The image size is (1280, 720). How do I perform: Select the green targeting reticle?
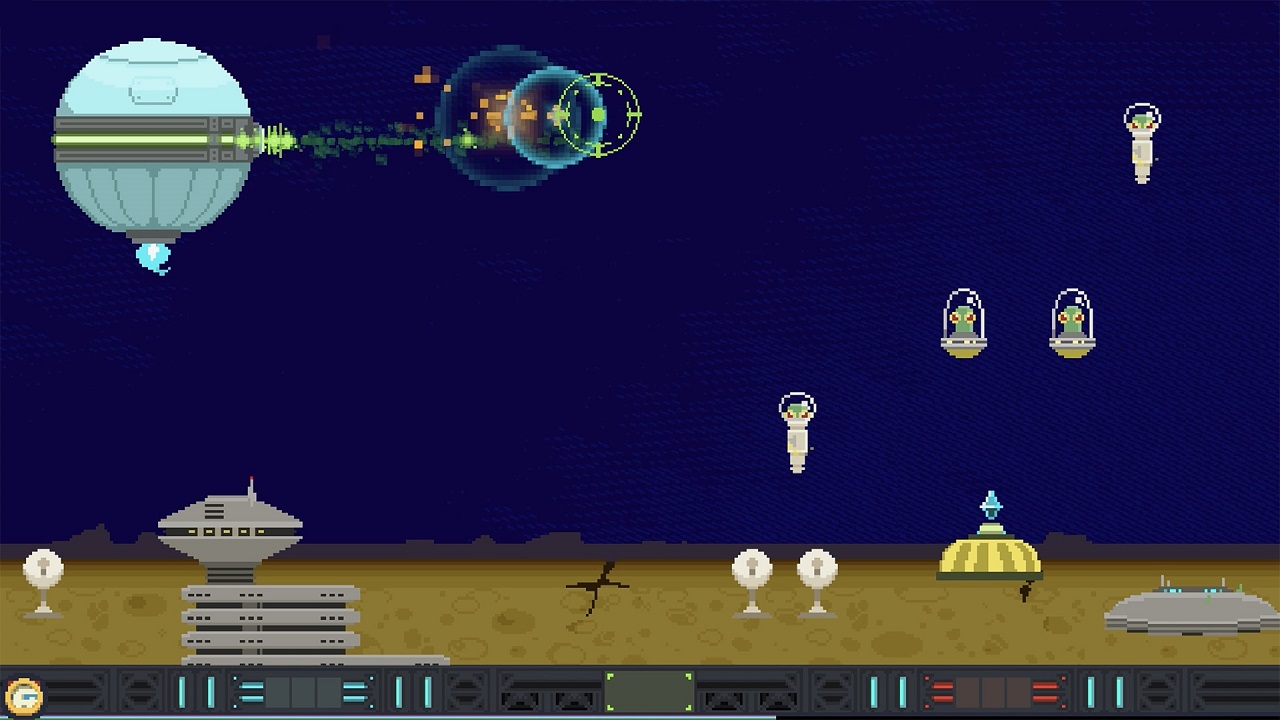tap(600, 115)
